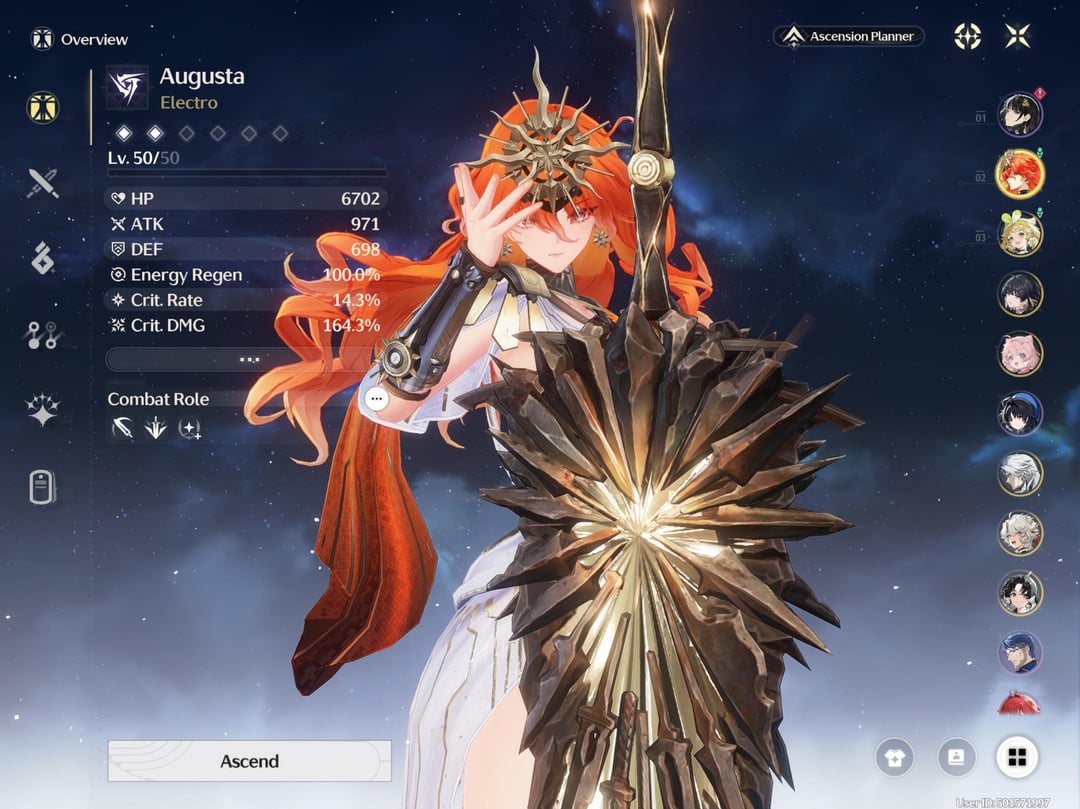
Task: Open the tab below the crossed swords
Action: tap(43, 258)
